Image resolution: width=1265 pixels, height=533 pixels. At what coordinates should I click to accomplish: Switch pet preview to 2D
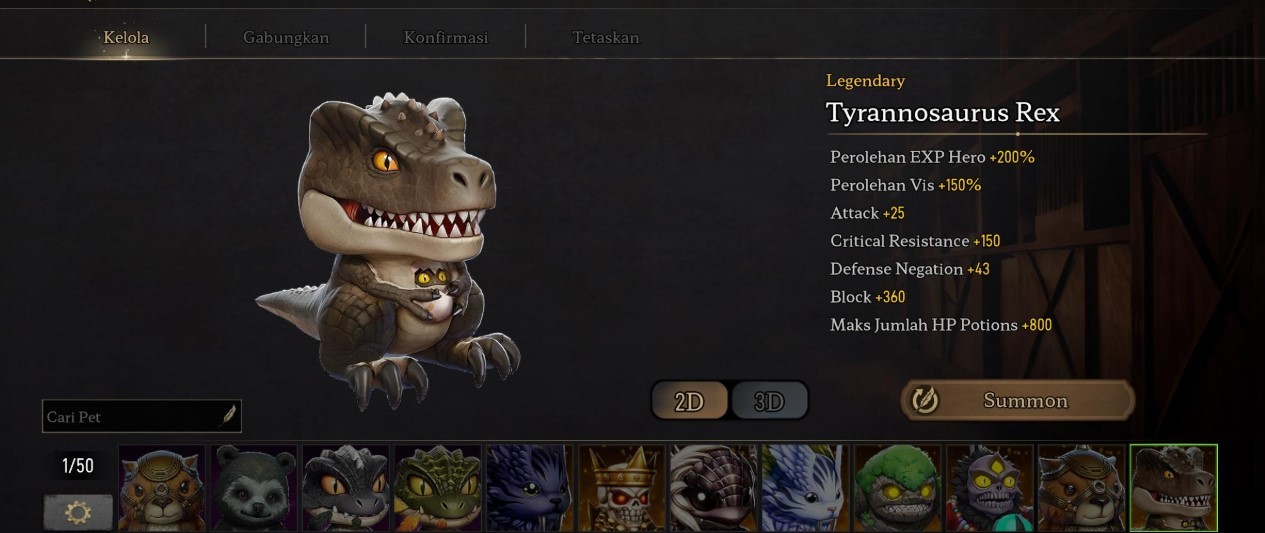tap(690, 401)
